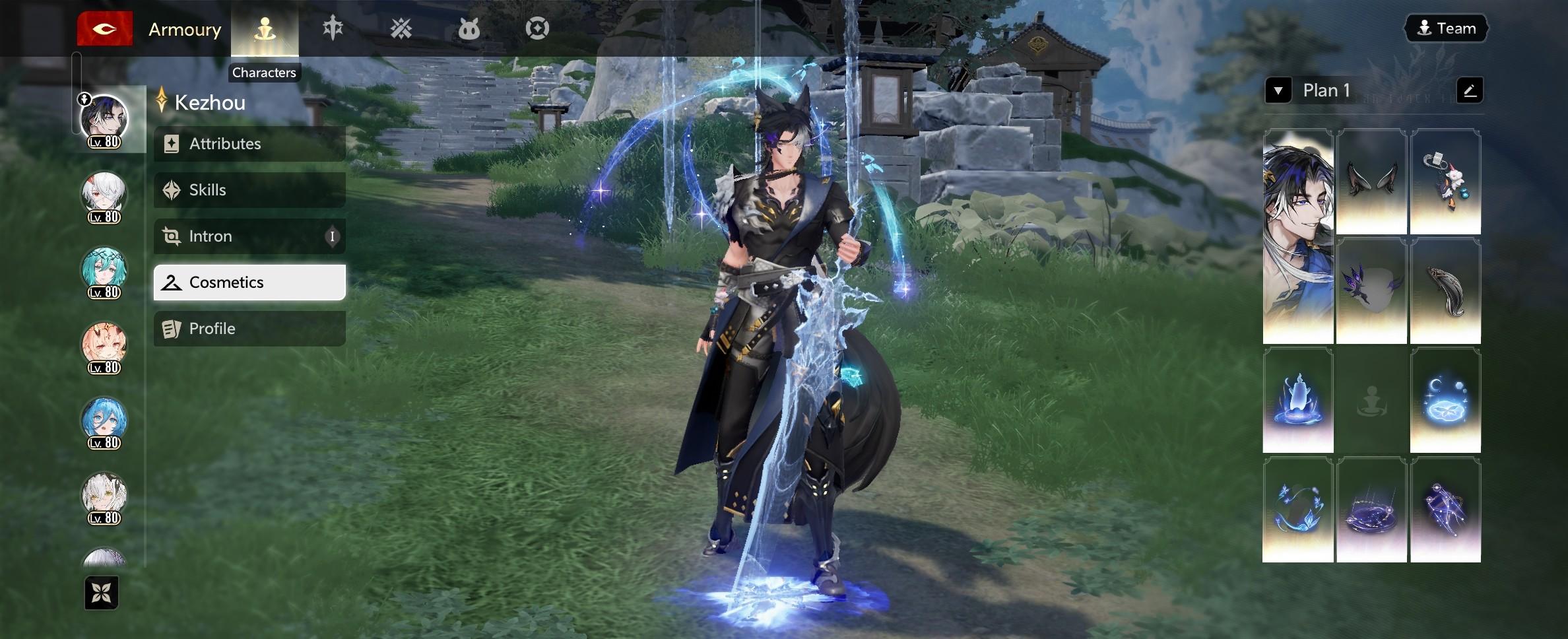
Task: Select the Intron menu entry
Action: point(249,236)
